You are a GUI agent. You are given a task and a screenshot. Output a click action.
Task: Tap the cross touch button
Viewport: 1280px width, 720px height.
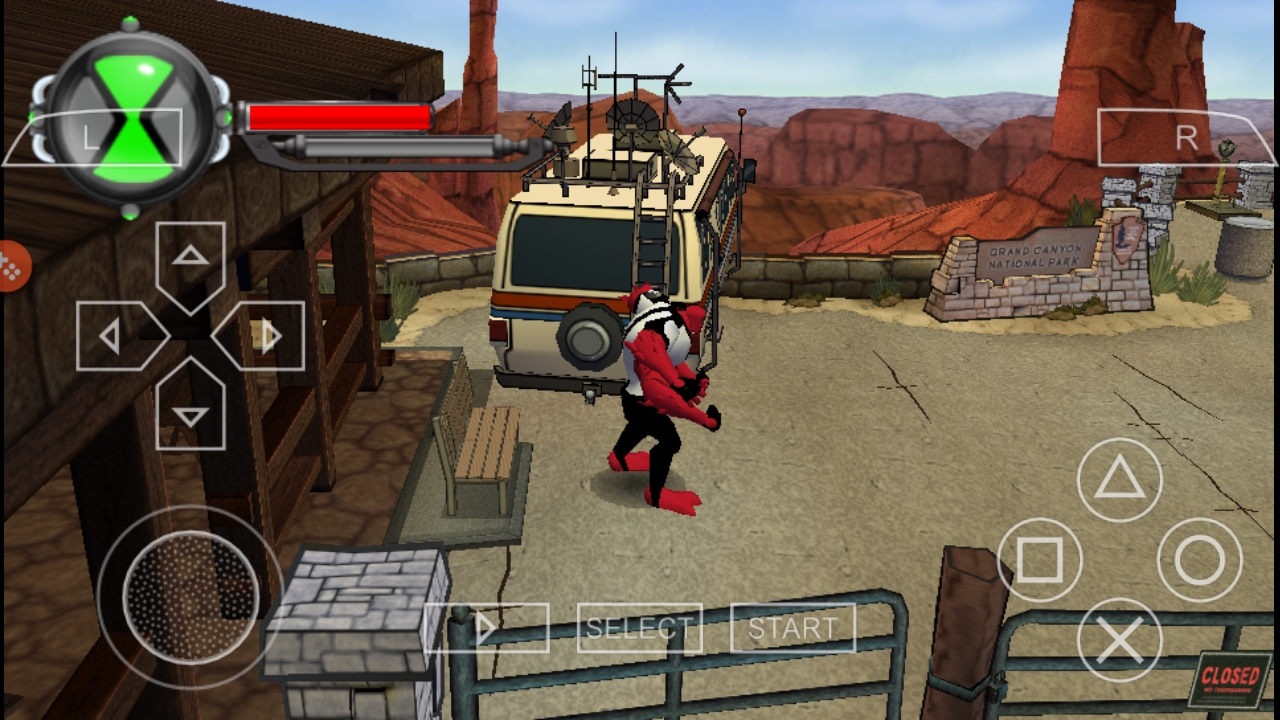(x=1119, y=640)
